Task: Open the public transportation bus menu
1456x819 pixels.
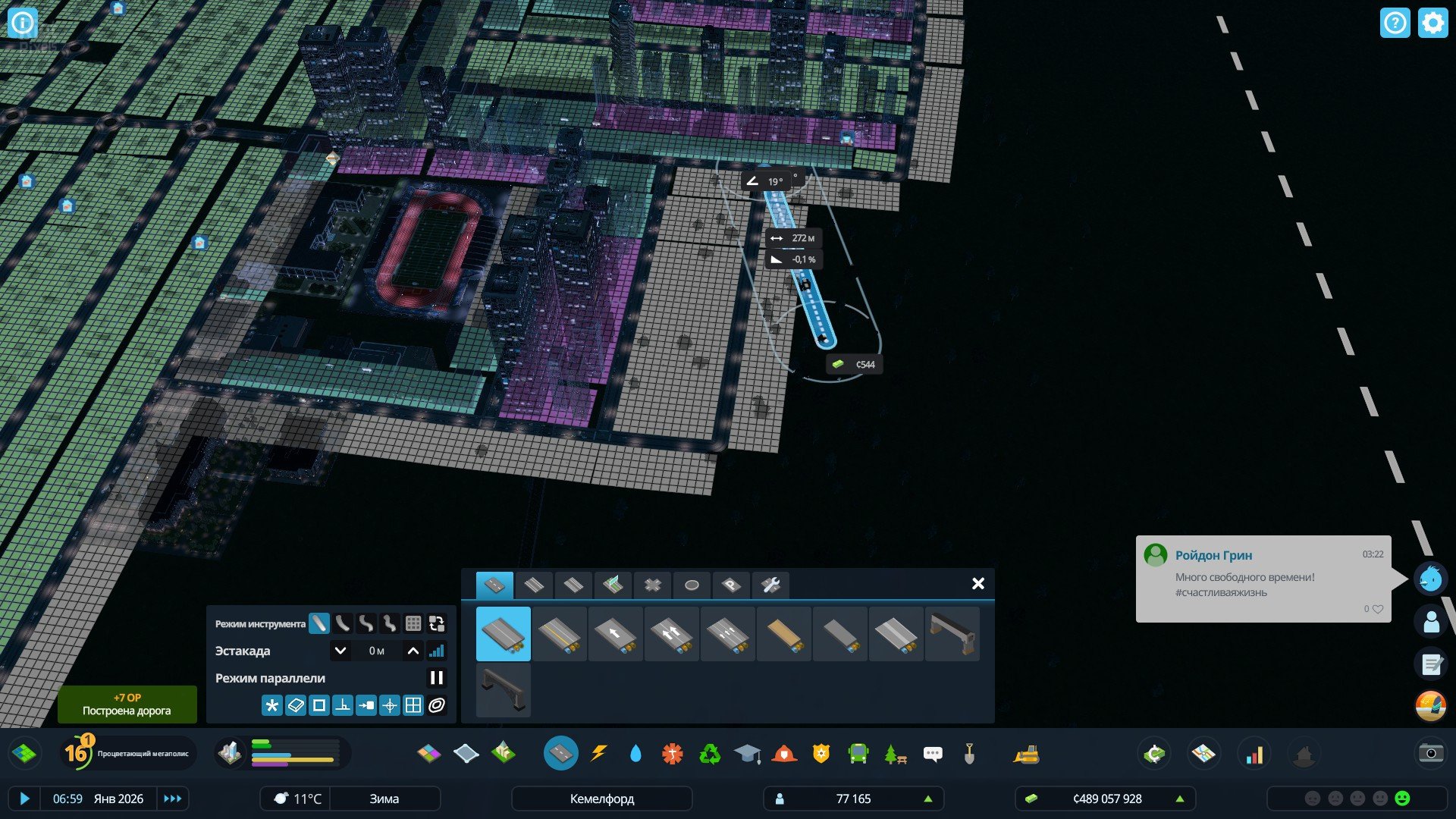Action: (x=858, y=753)
